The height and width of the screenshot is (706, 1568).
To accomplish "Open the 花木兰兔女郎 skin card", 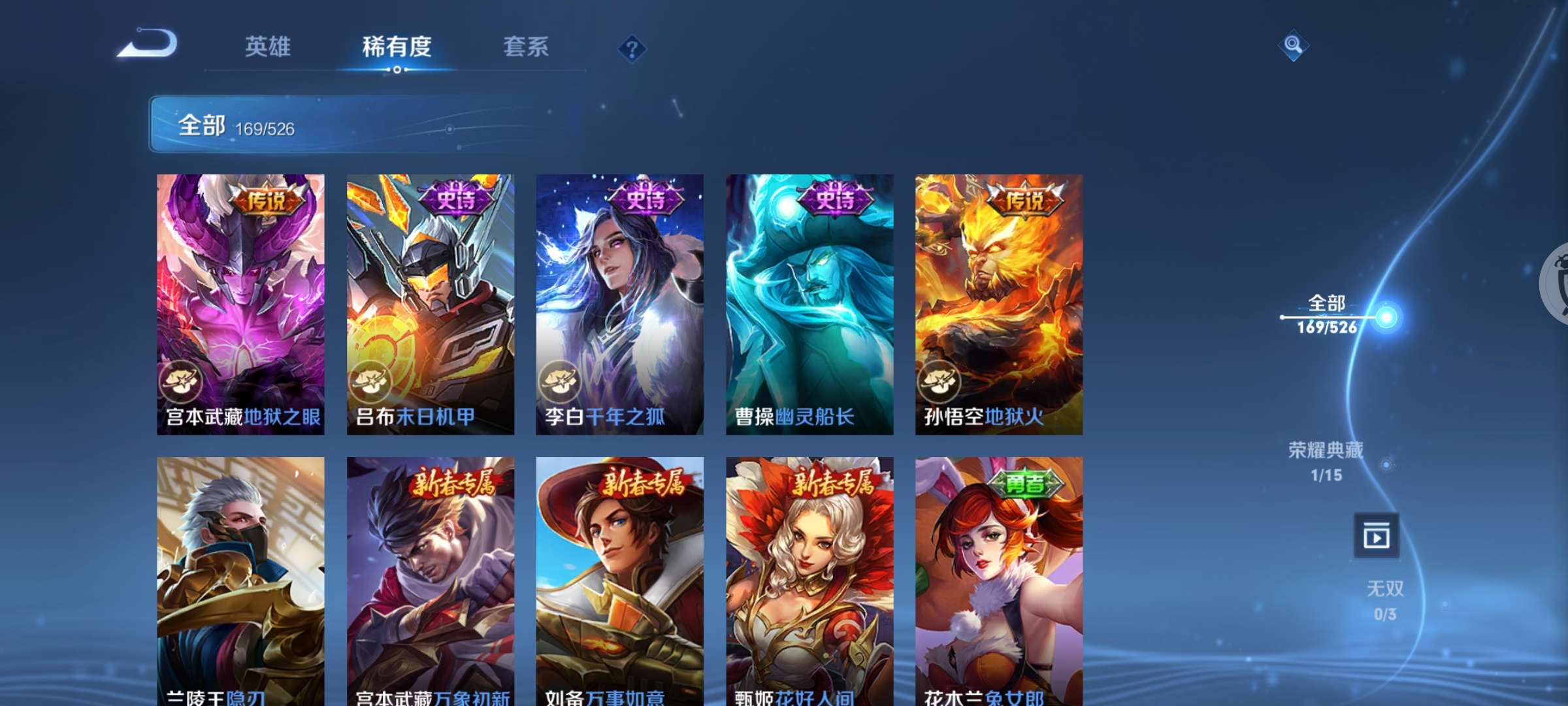I will 1000,575.
